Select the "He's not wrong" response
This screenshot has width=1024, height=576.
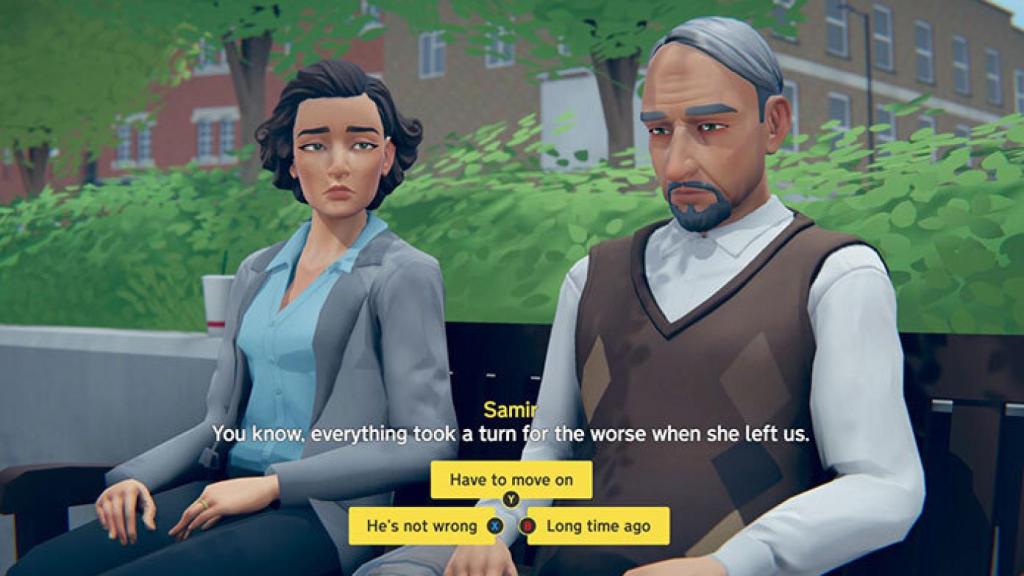421,526
